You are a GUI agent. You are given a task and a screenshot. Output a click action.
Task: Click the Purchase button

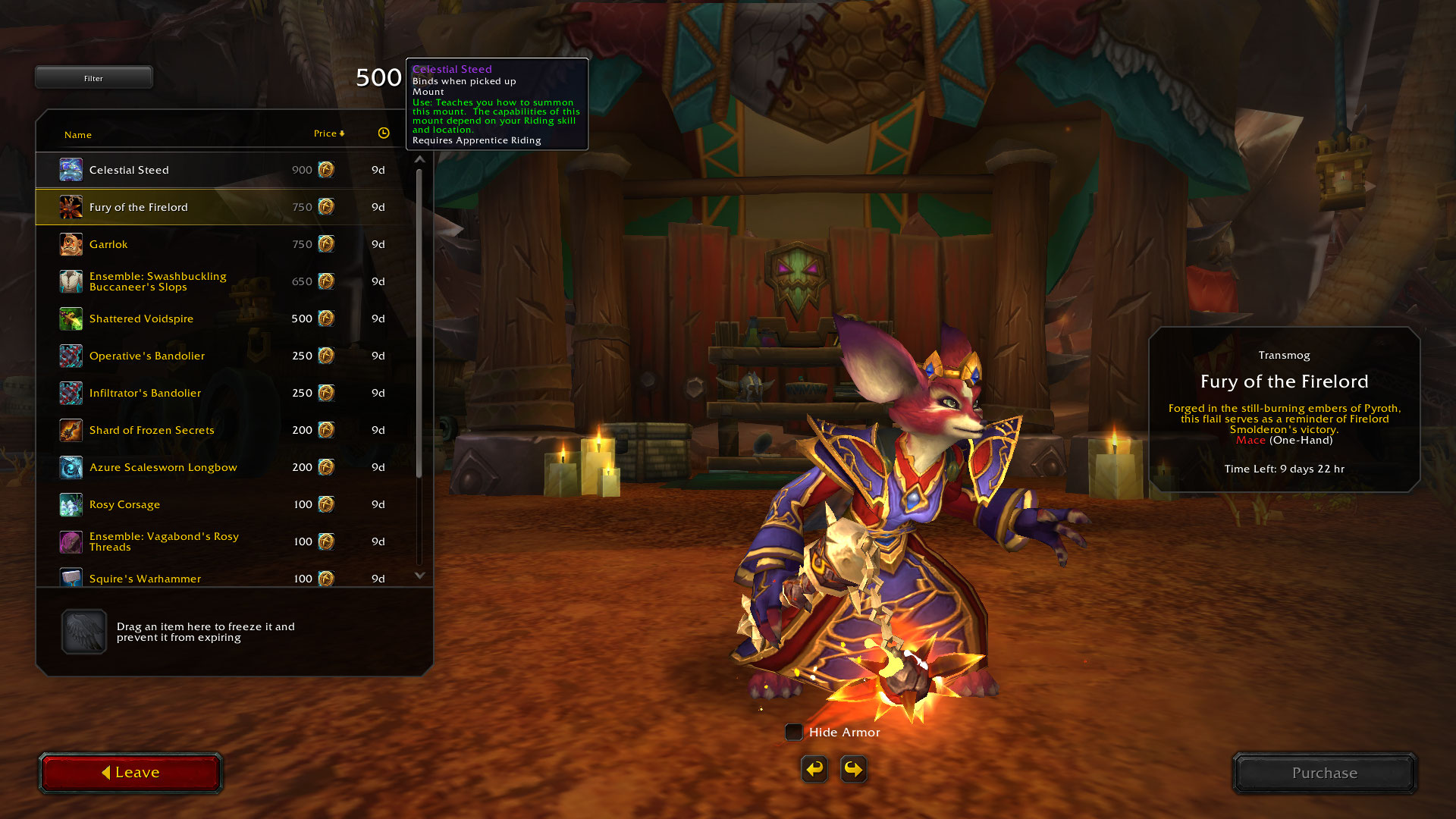(x=1324, y=773)
